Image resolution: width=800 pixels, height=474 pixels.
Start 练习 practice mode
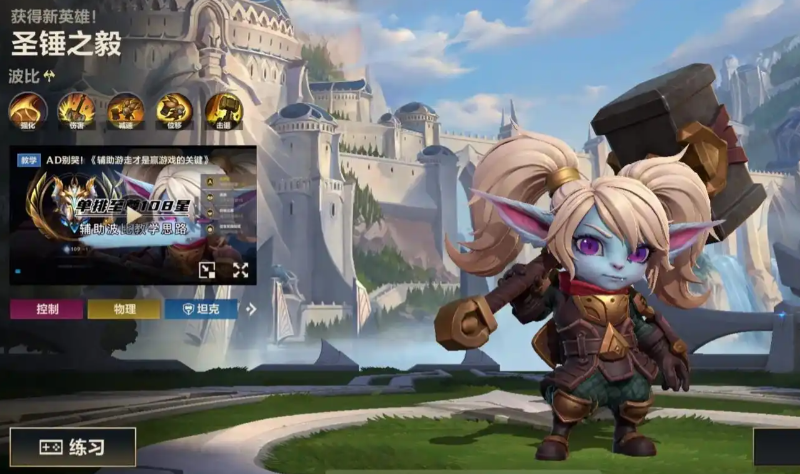coord(72,447)
